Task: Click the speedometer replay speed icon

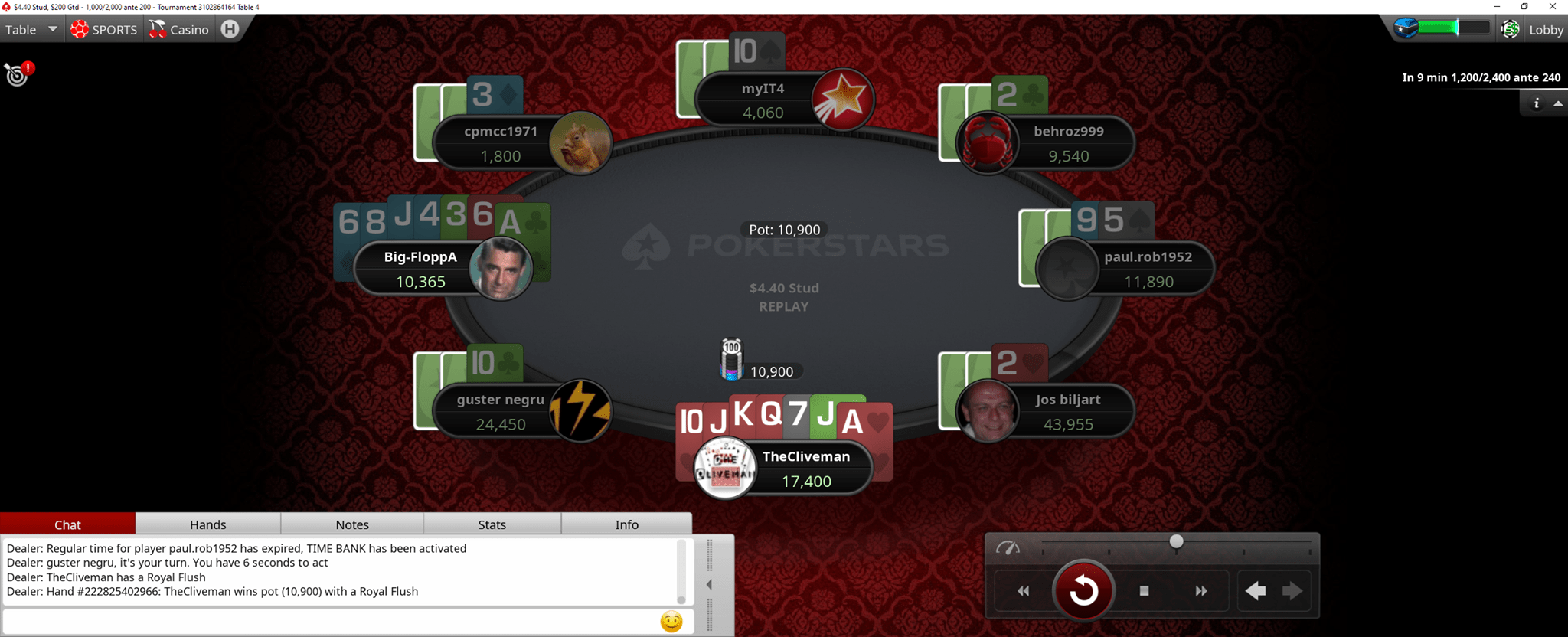Action: coord(1010,548)
